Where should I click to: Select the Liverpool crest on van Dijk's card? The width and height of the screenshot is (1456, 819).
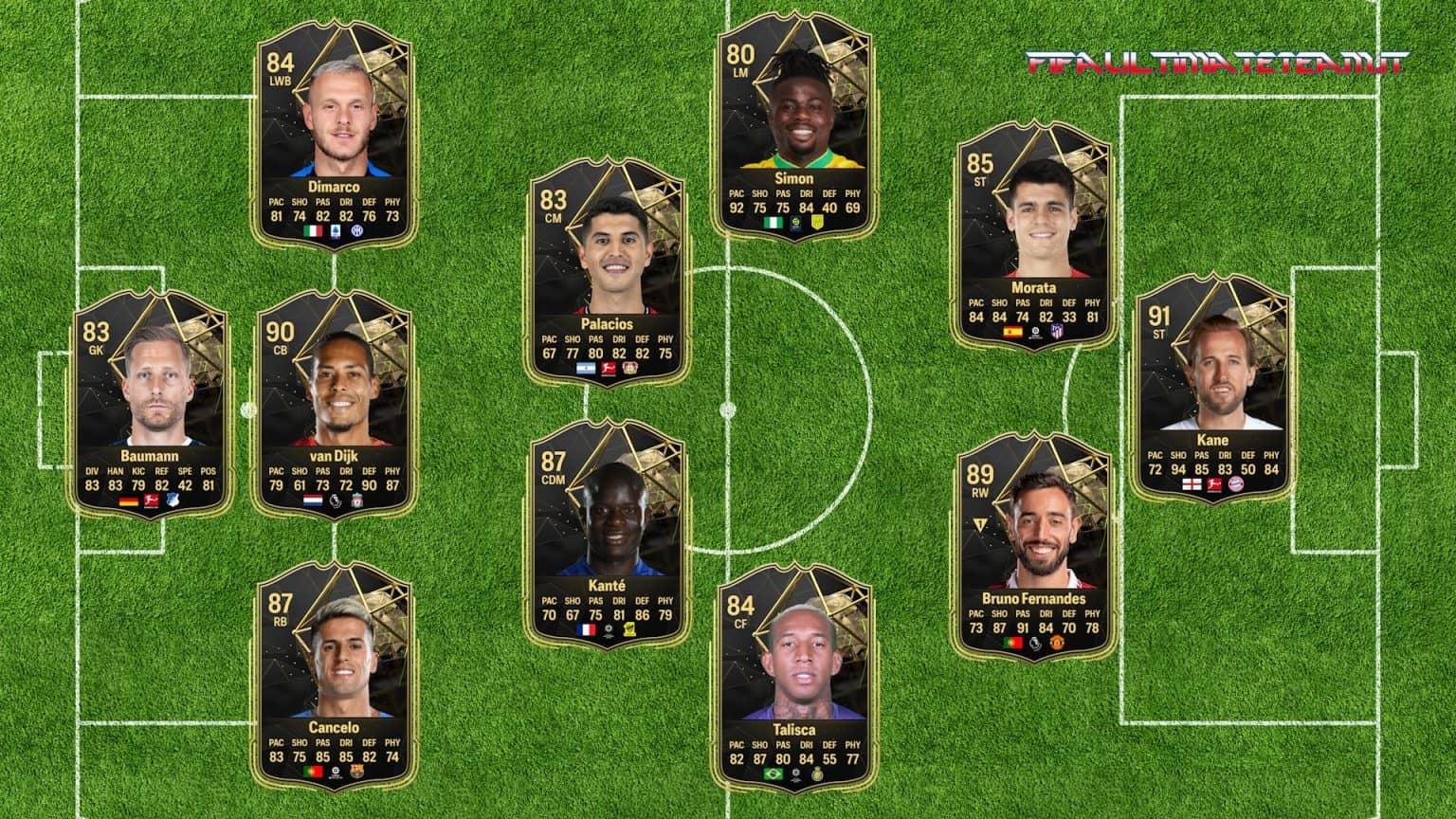pos(357,500)
